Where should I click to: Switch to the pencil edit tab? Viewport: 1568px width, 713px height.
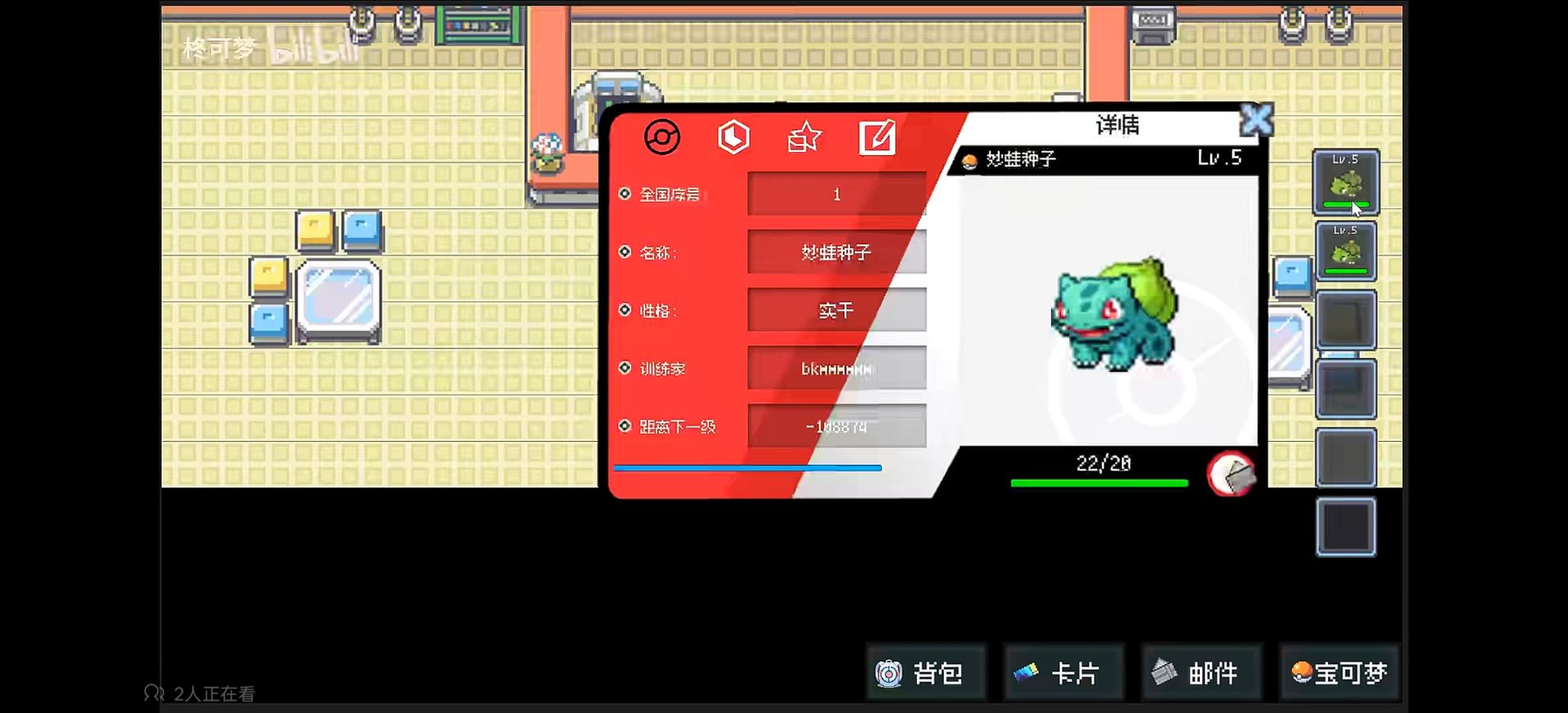(876, 137)
